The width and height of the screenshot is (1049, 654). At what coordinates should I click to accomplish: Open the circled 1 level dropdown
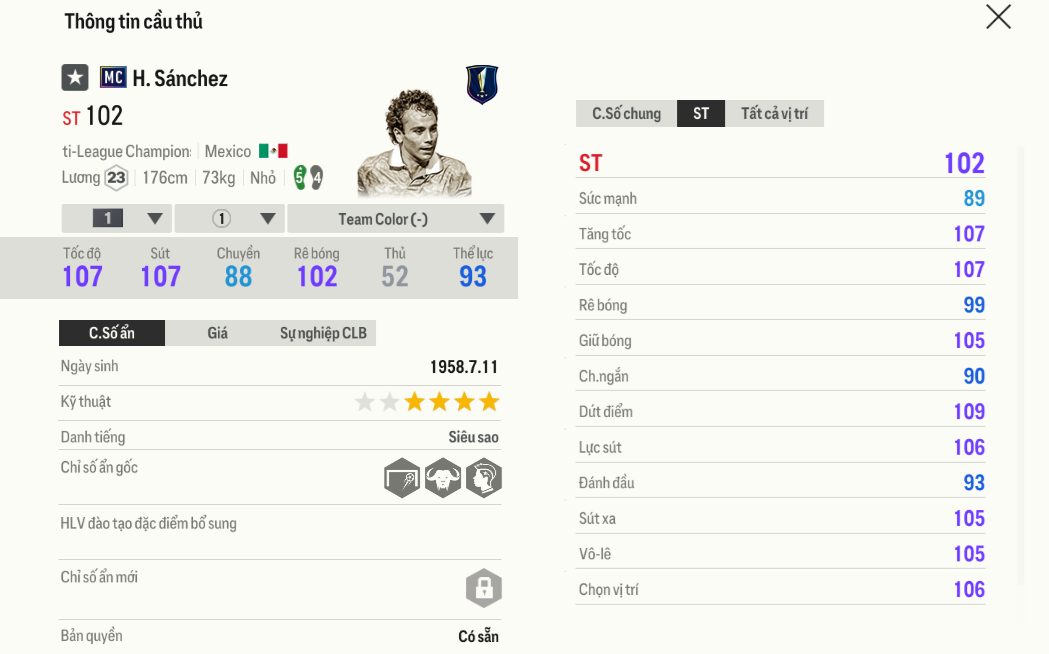click(230, 219)
